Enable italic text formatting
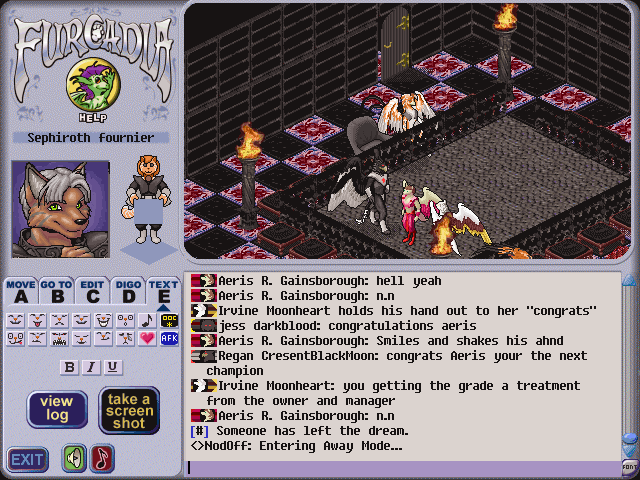 pos(91,367)
